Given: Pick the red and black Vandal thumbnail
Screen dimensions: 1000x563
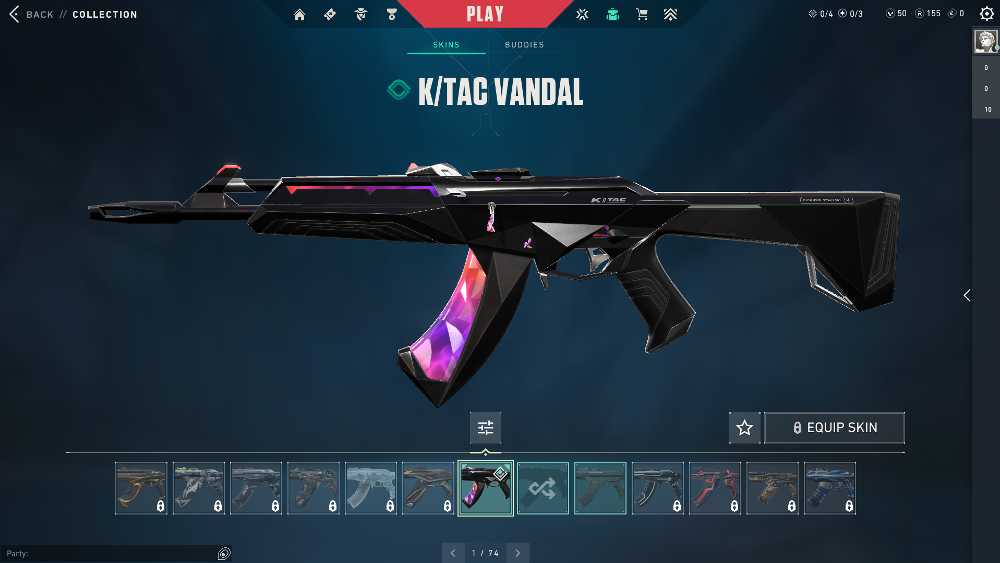Looking at the screenshot, I should (x=716, y=488).
